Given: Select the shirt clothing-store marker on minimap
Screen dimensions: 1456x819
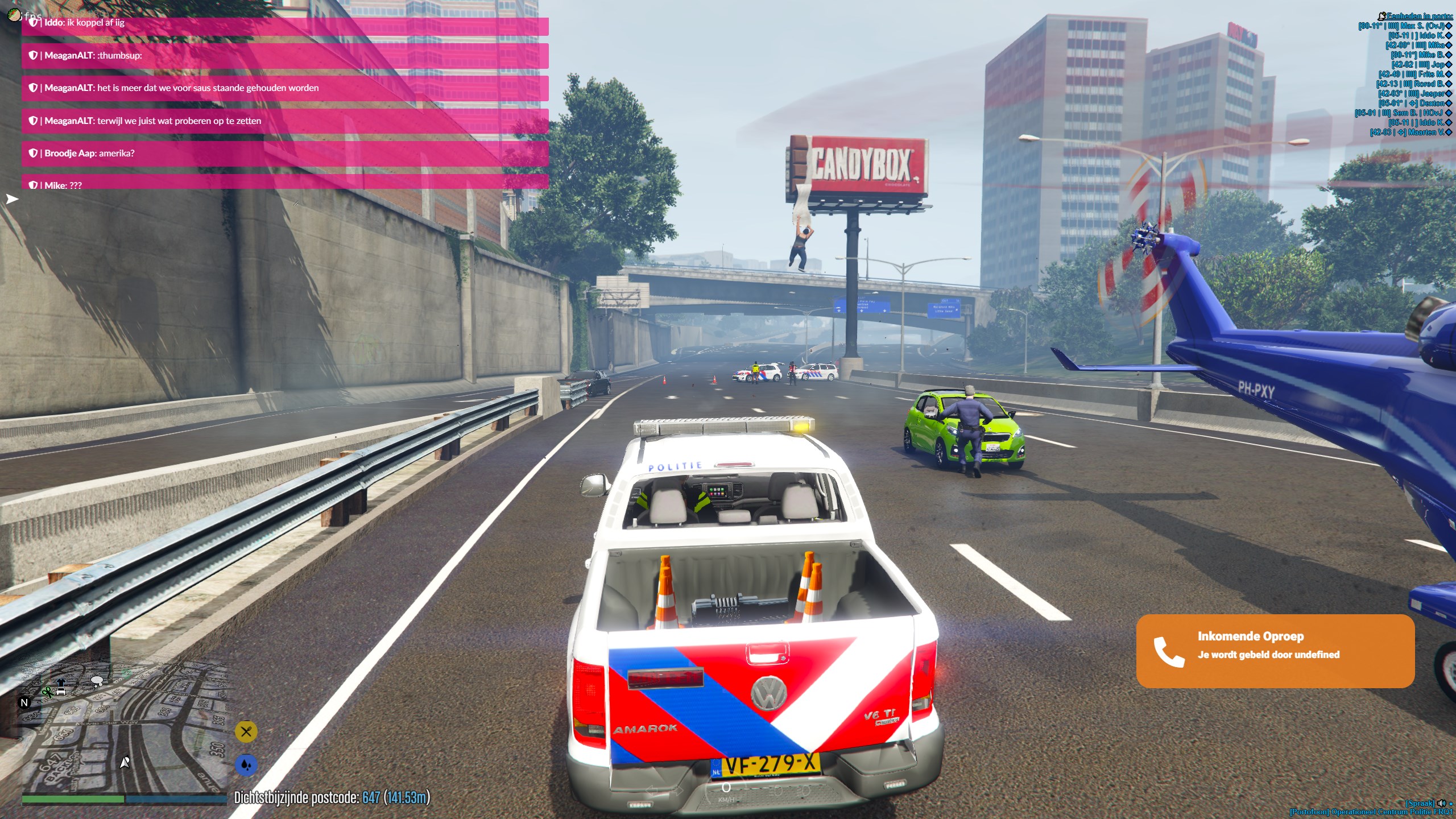Looking at the screenshot, I should click(61, 682).
